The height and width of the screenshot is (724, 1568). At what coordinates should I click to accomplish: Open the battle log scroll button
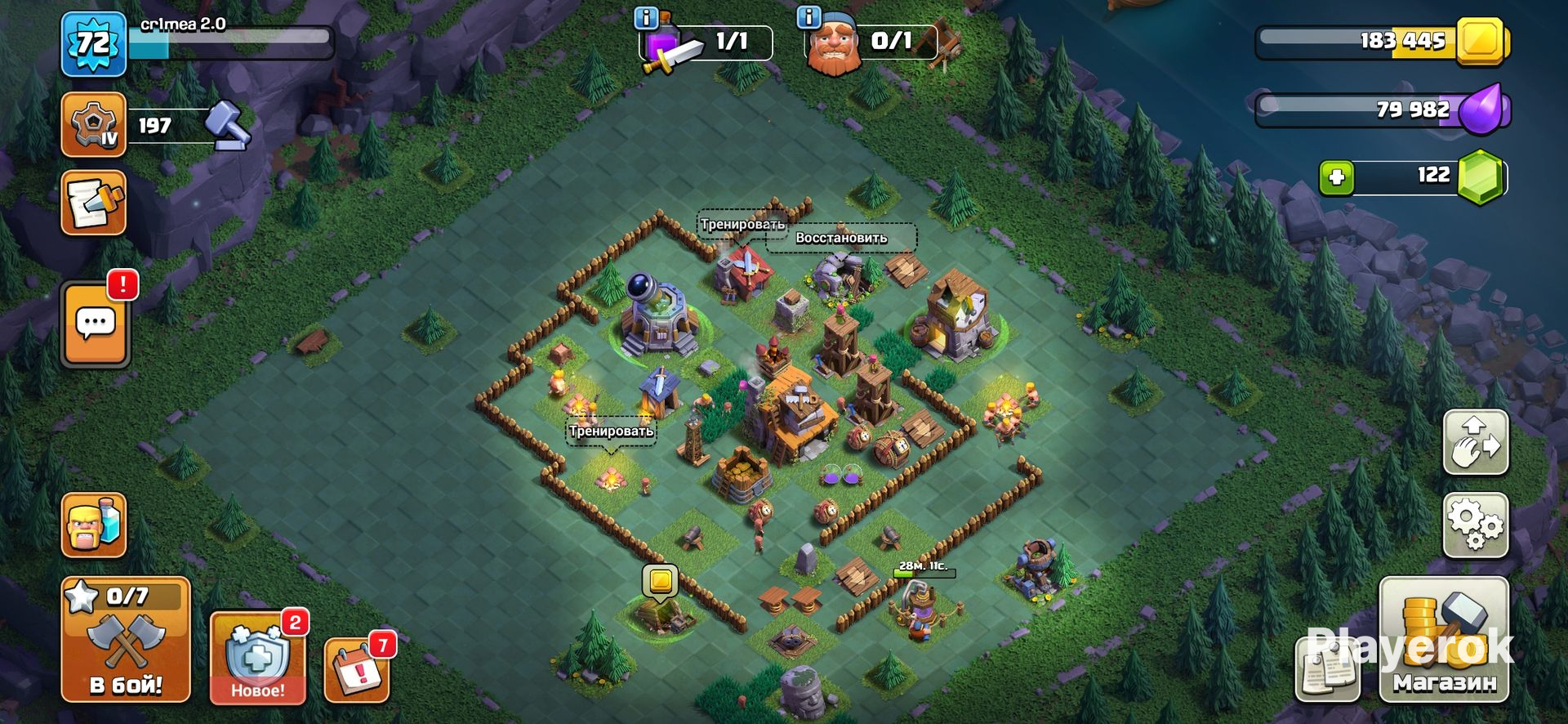coord(93,203)
